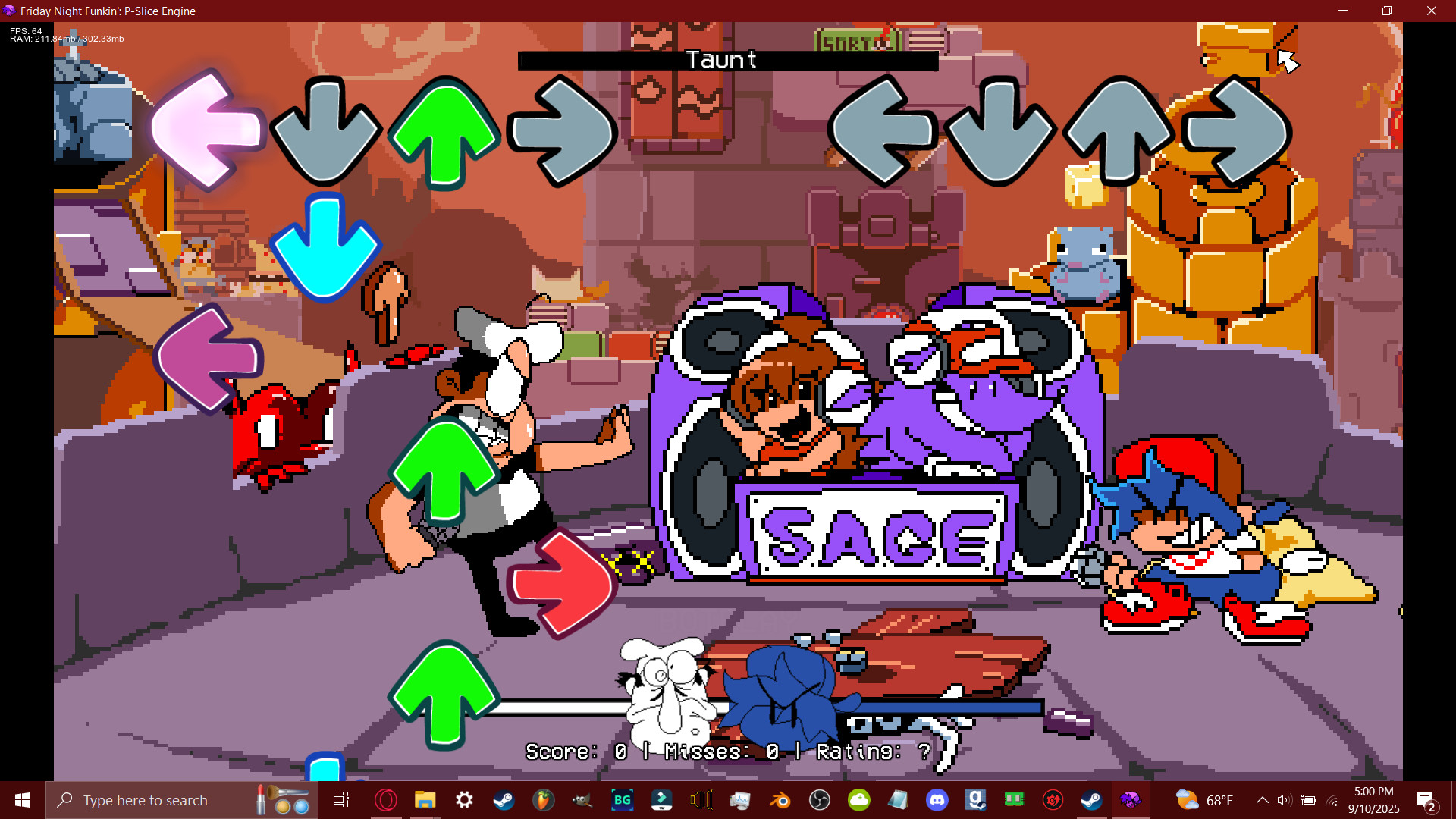Click the Type here to search box
This screenshot has width=1456, height=819.
point(152,799)
